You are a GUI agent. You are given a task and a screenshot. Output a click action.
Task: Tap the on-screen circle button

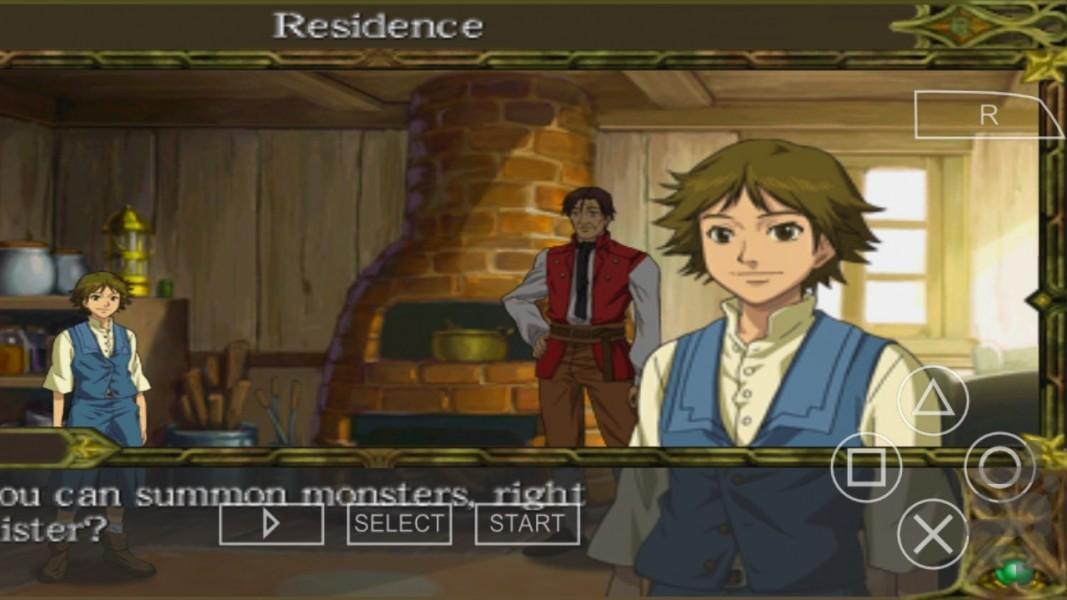tap(998, 467)
